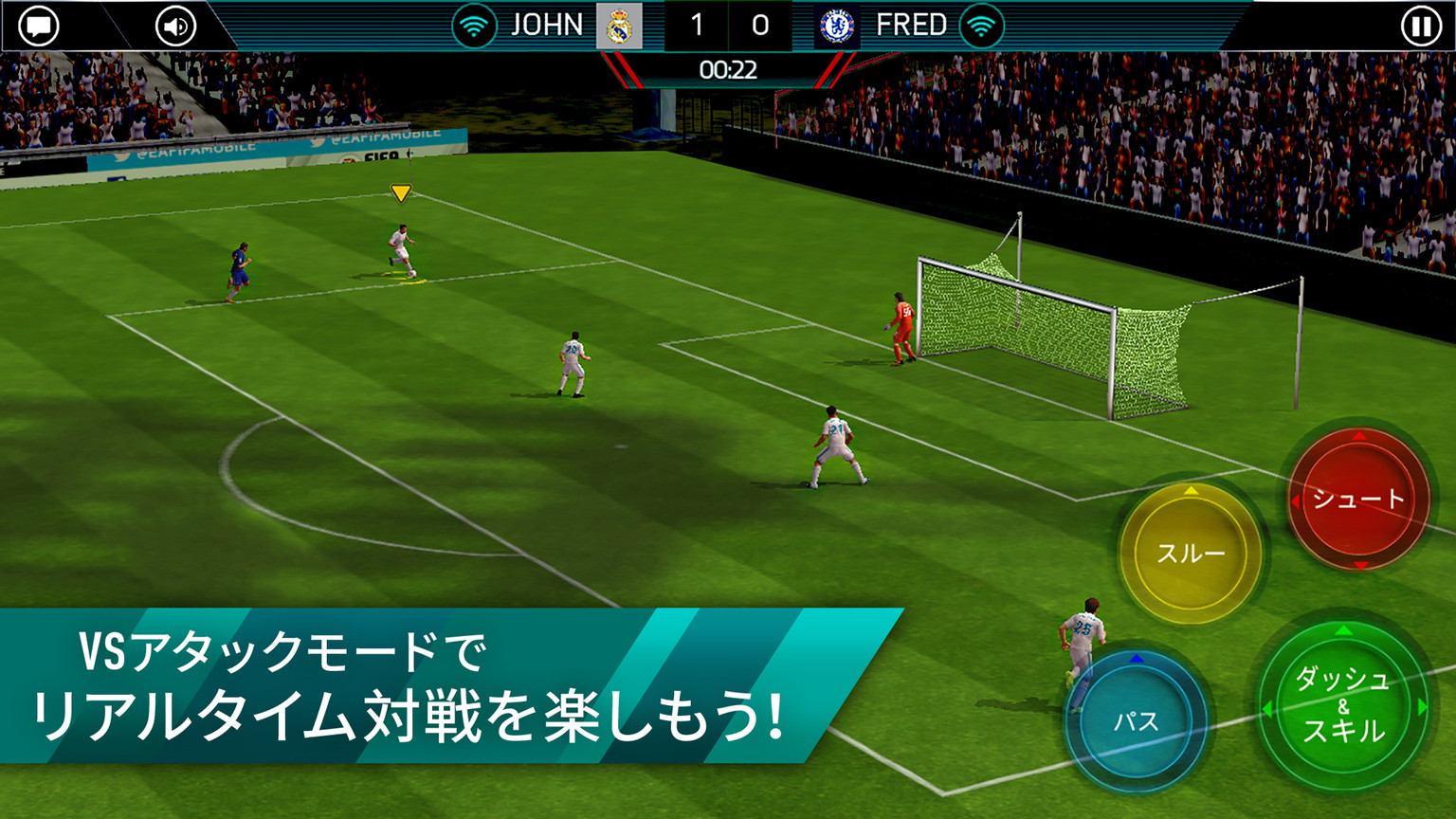This screenshot has height=819, width=1456.
Task: Tap the yellow スルー through-pass button
Action: point(1191,553)
